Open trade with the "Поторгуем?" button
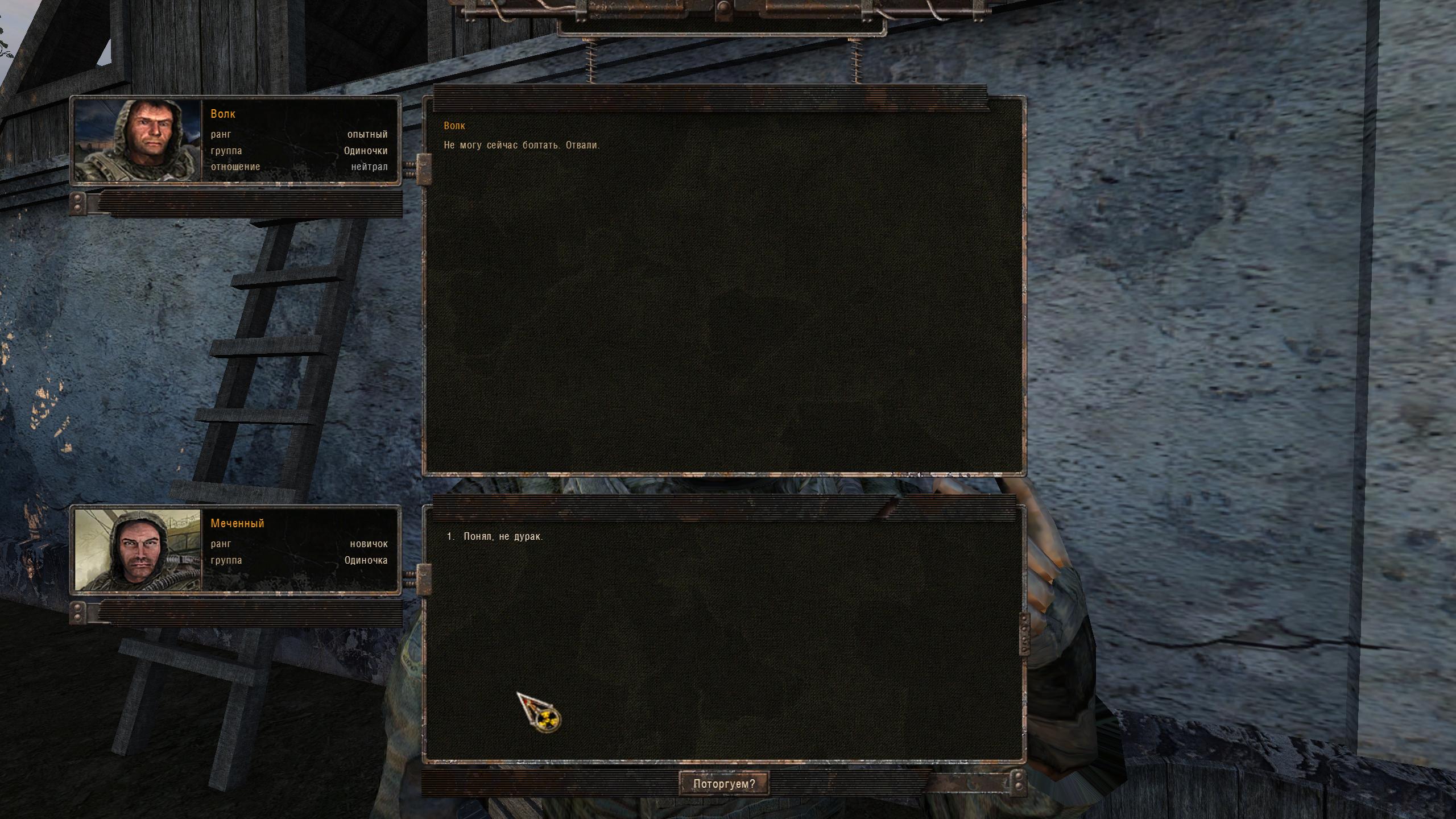Image resolution: width=1456 pixels, height=819 pixels. [724, 784]
